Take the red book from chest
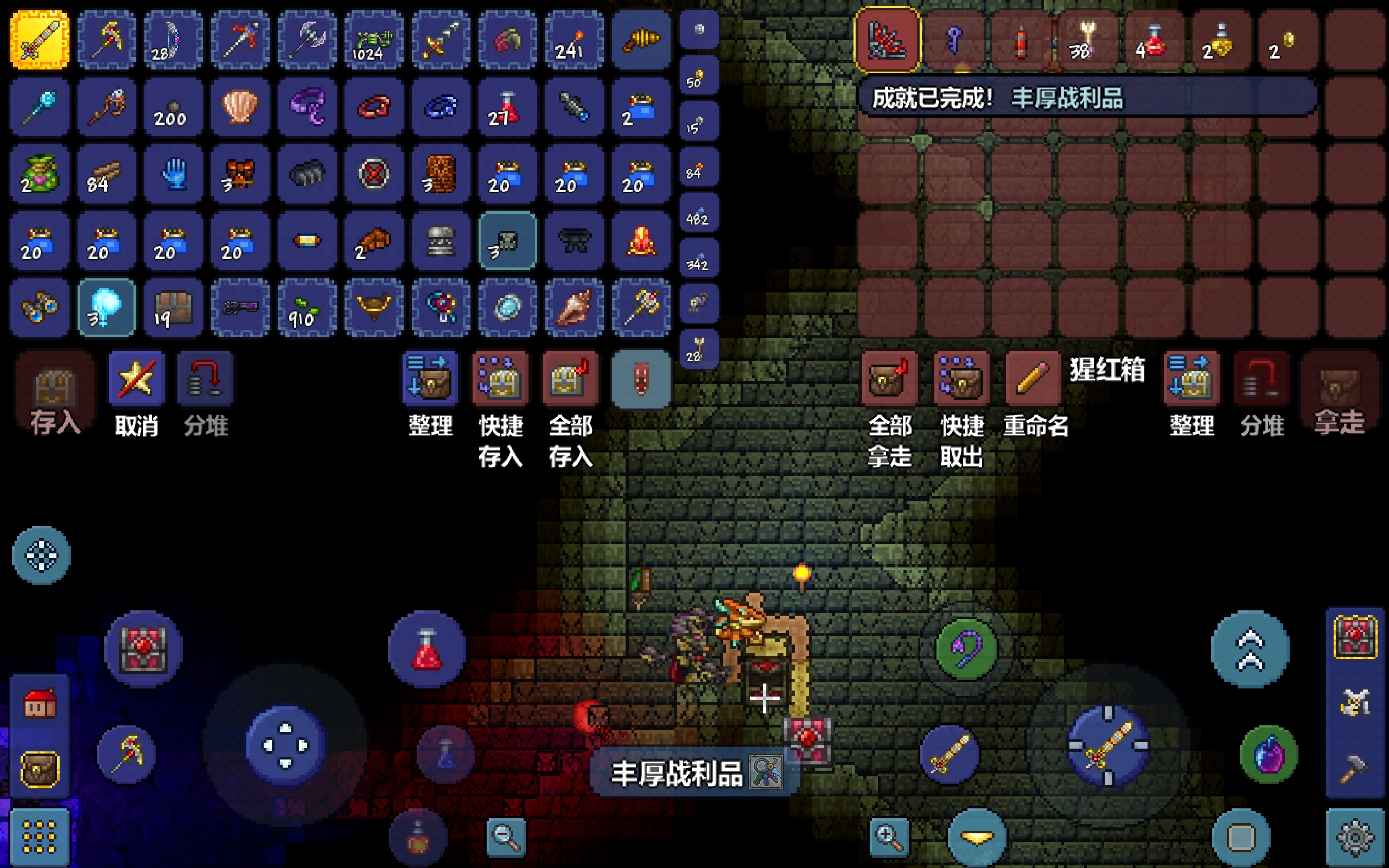 tap(887, 40)
